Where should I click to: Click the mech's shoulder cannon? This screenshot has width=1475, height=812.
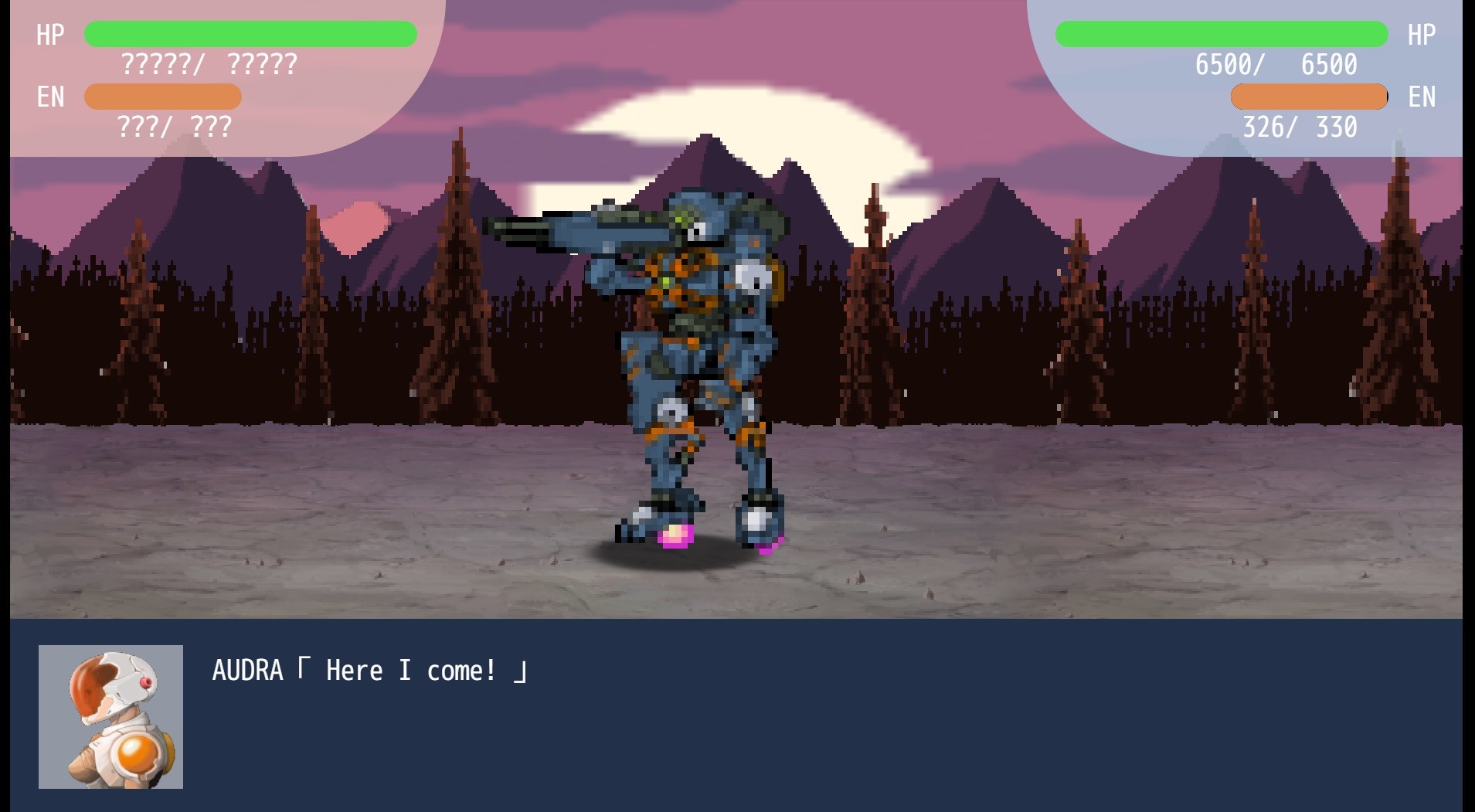pyautogui.click(x=579, y=232)
